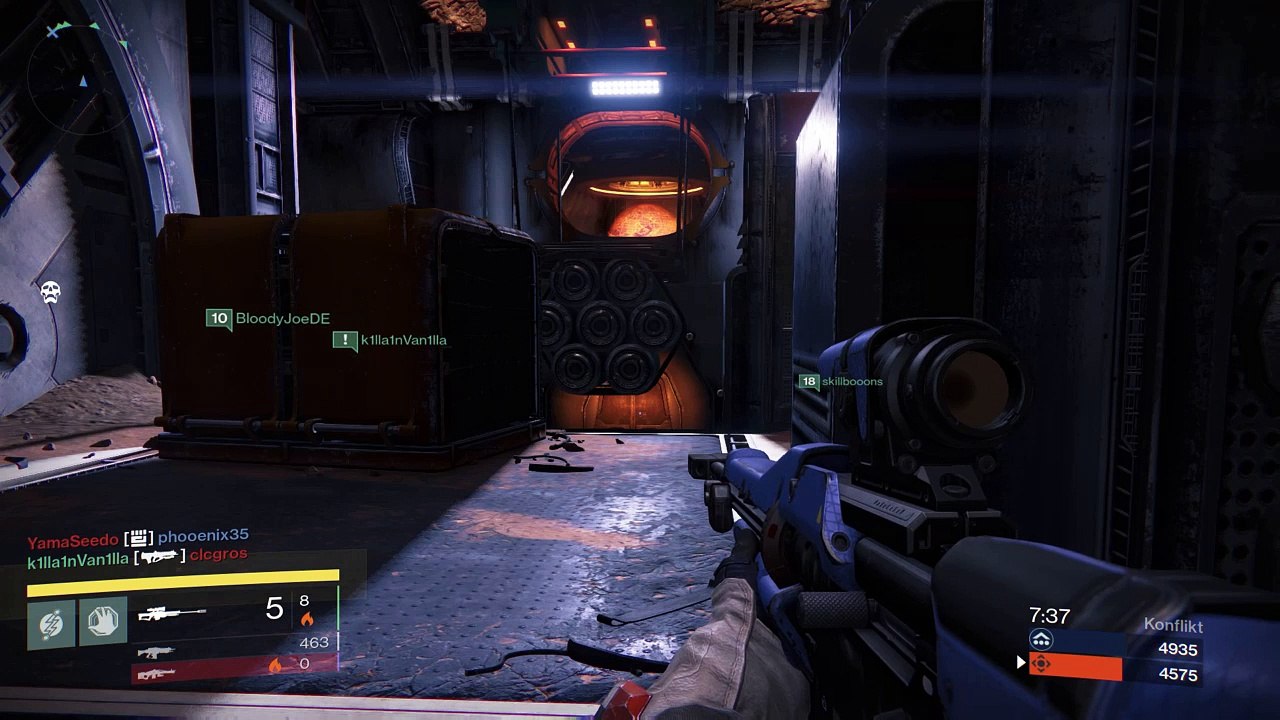This screenshot has width=1280, height=720.
Task: Select the lightning grenade ability icon
Action: click(x=51, y=622)
